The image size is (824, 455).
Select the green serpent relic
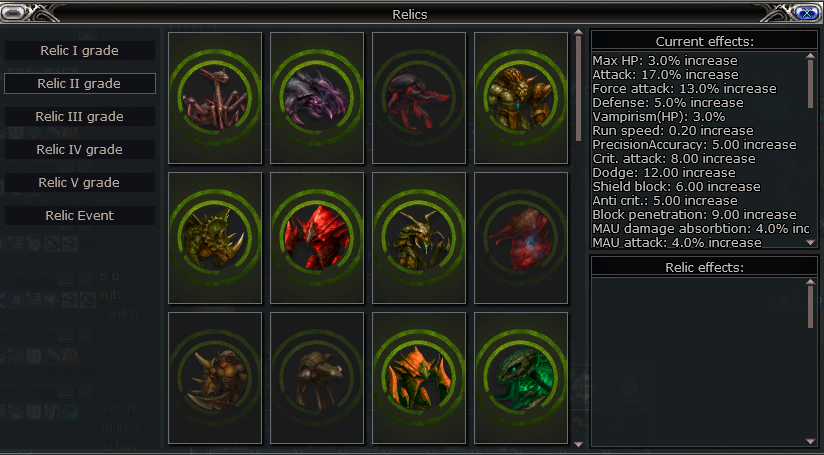coord(521,377)
